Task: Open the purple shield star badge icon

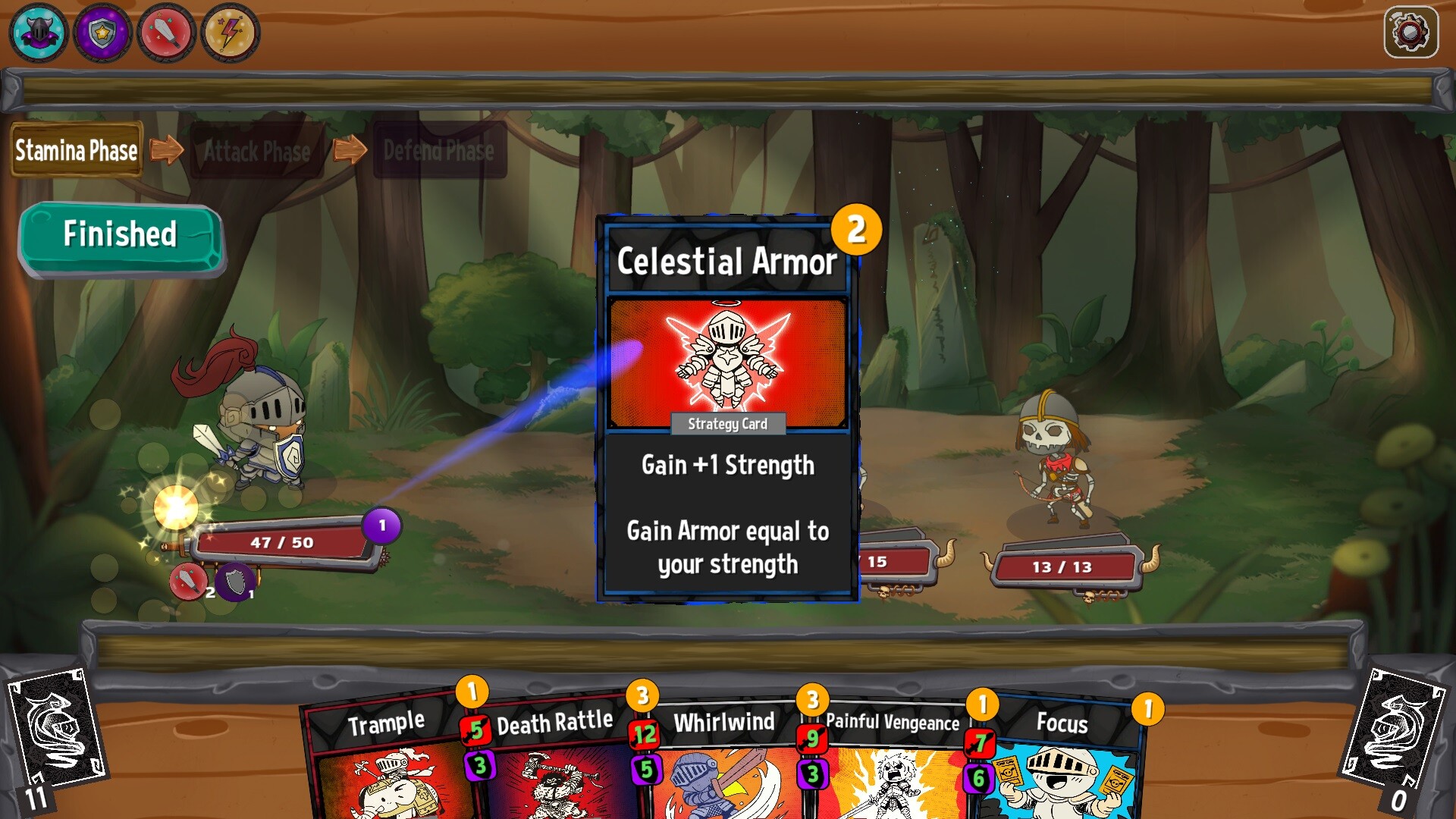Action: (x=101, y=31)
